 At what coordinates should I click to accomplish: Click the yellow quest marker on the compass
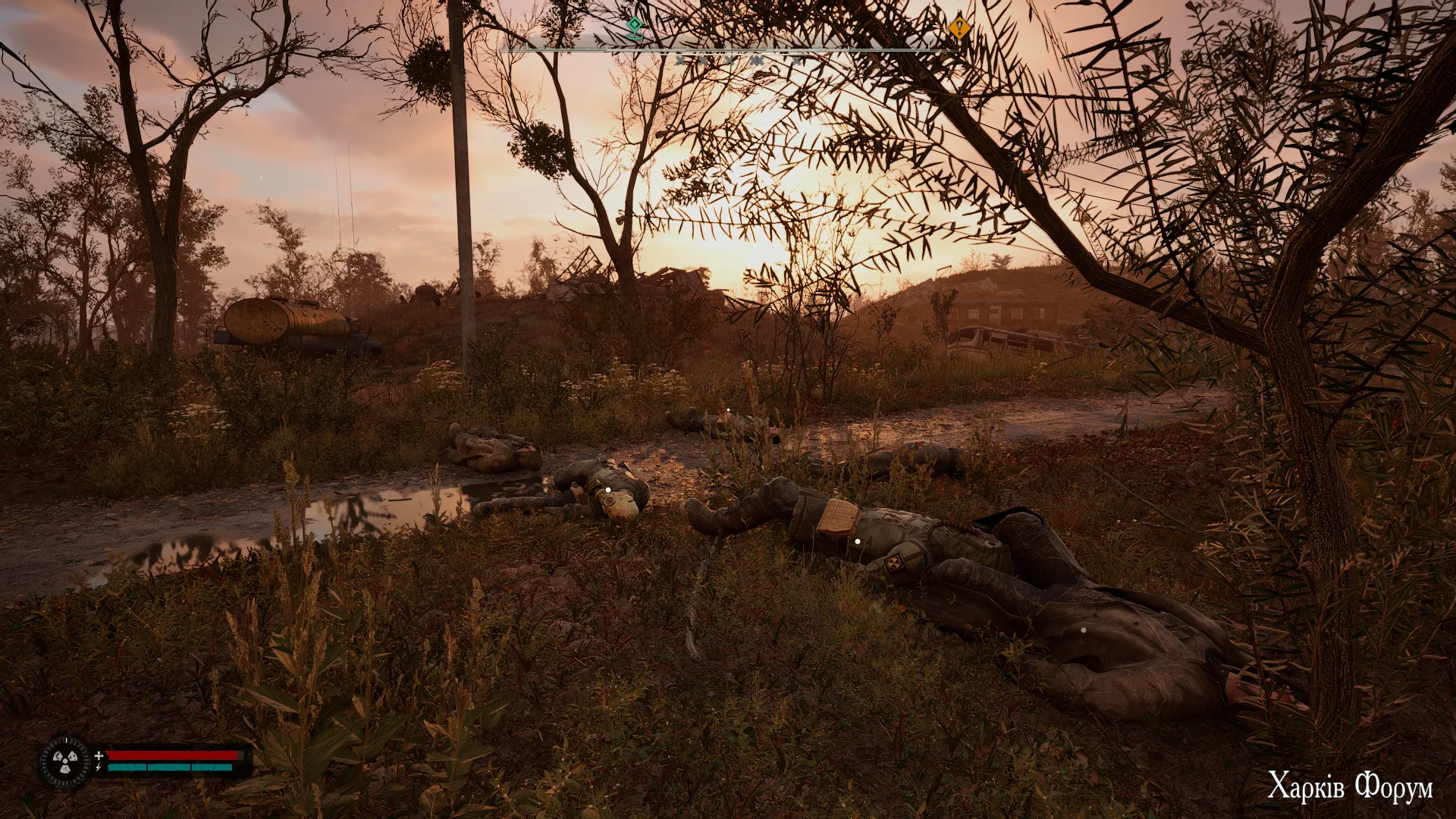coord(959,29)
